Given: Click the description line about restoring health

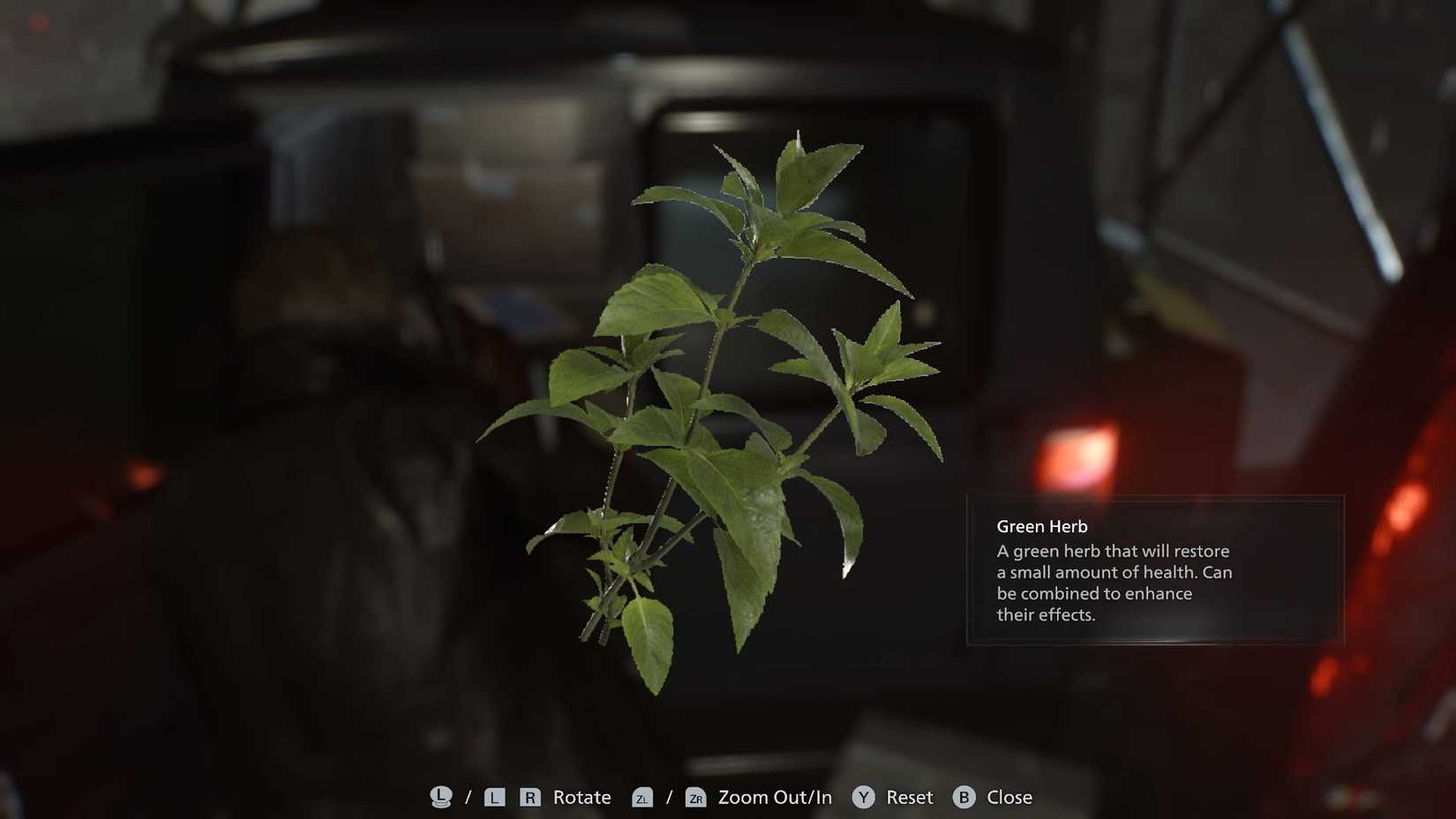Looking at the screenshot, I should click(1112, 551).
